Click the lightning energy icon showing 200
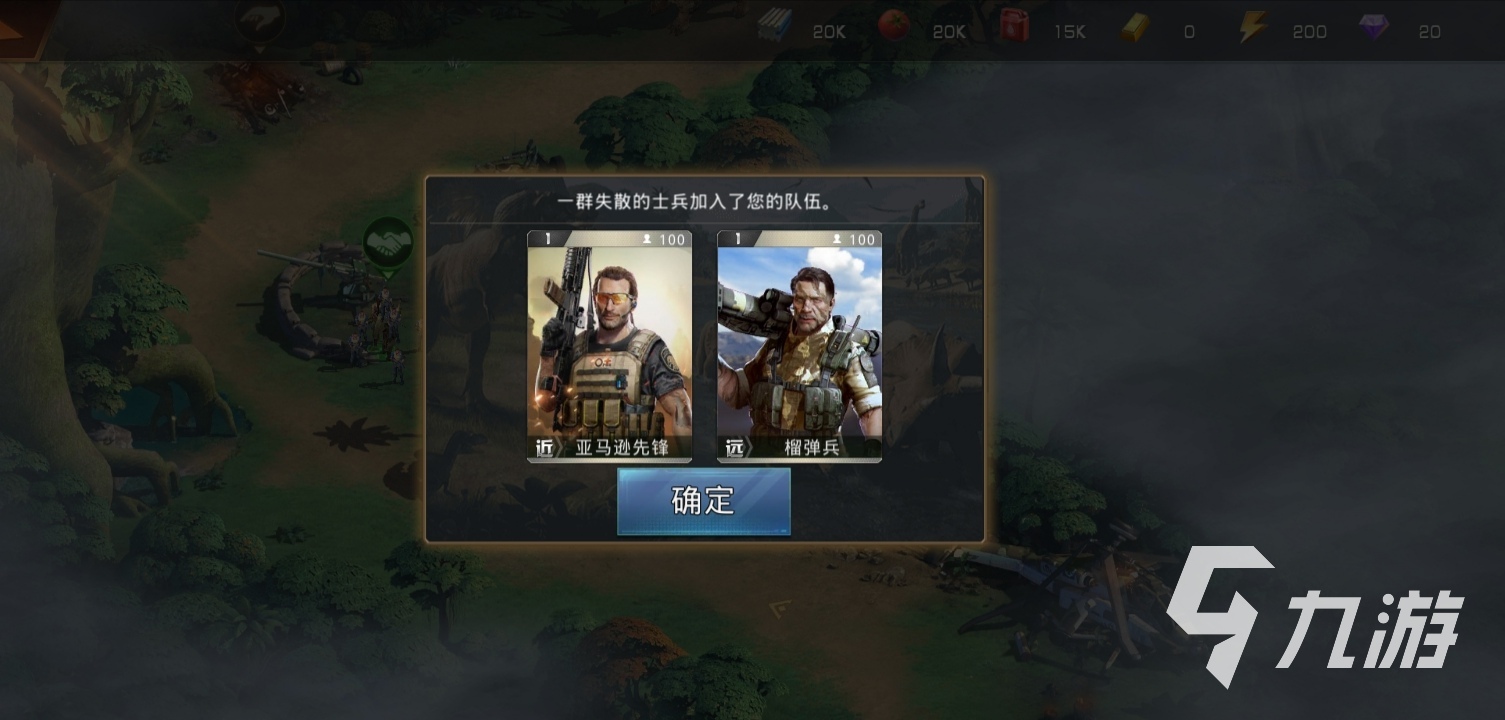 (1253, 26)
